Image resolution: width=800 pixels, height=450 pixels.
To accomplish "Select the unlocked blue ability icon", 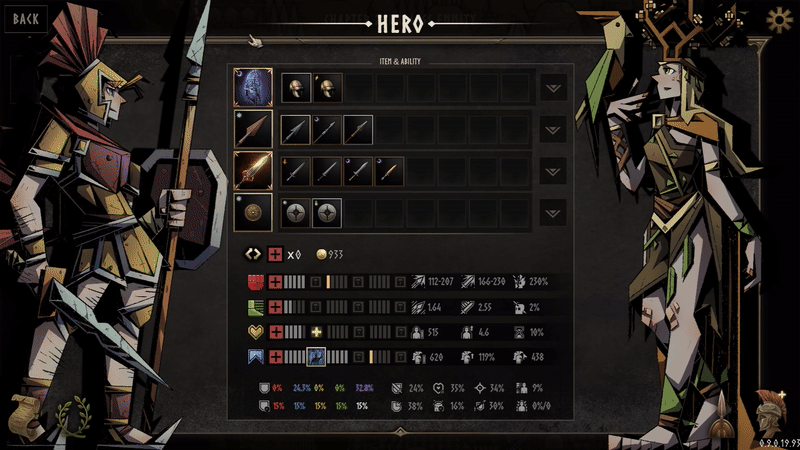I will (x=316, y=356).
